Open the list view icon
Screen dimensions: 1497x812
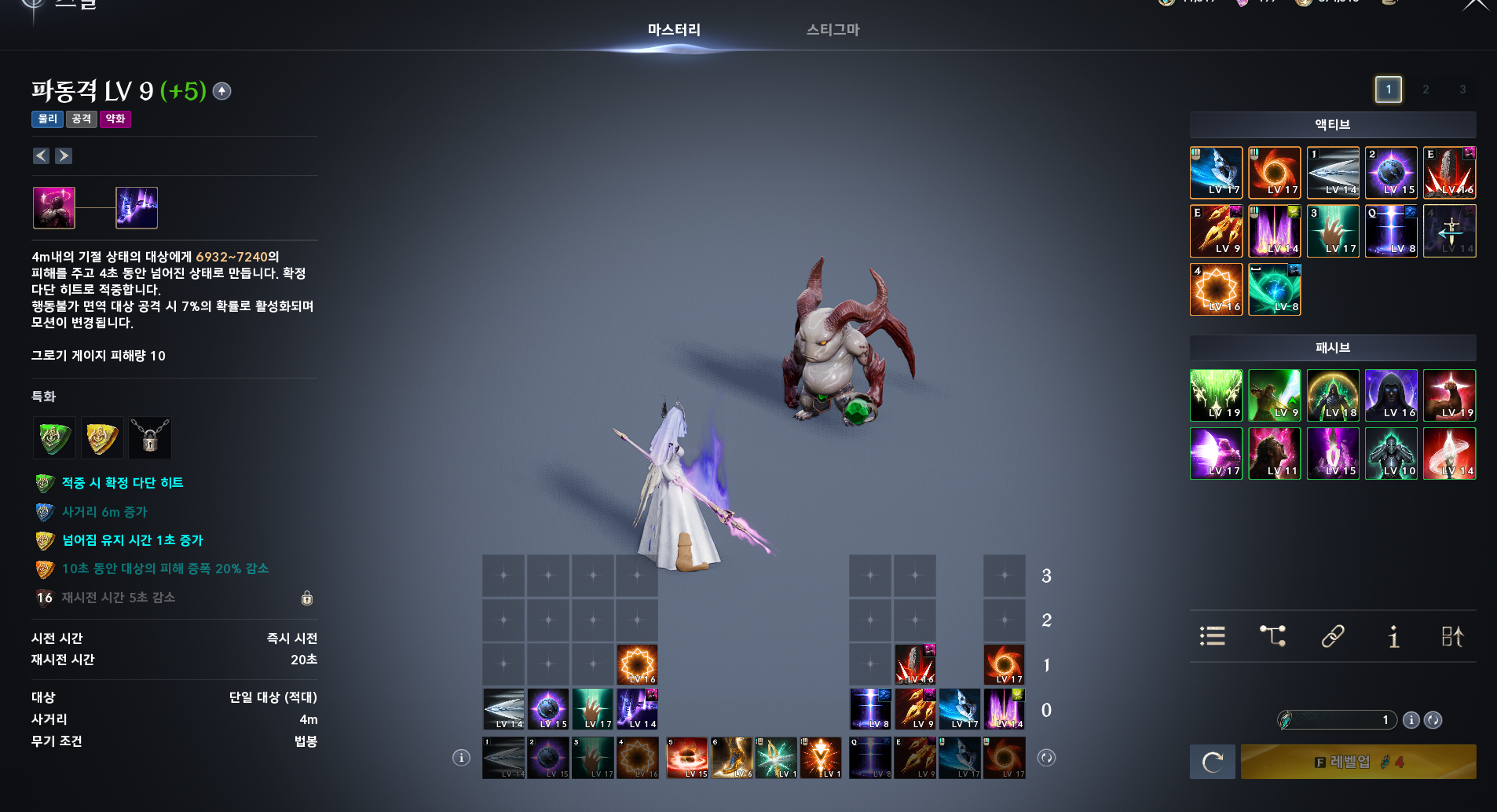coord(1212,636)
